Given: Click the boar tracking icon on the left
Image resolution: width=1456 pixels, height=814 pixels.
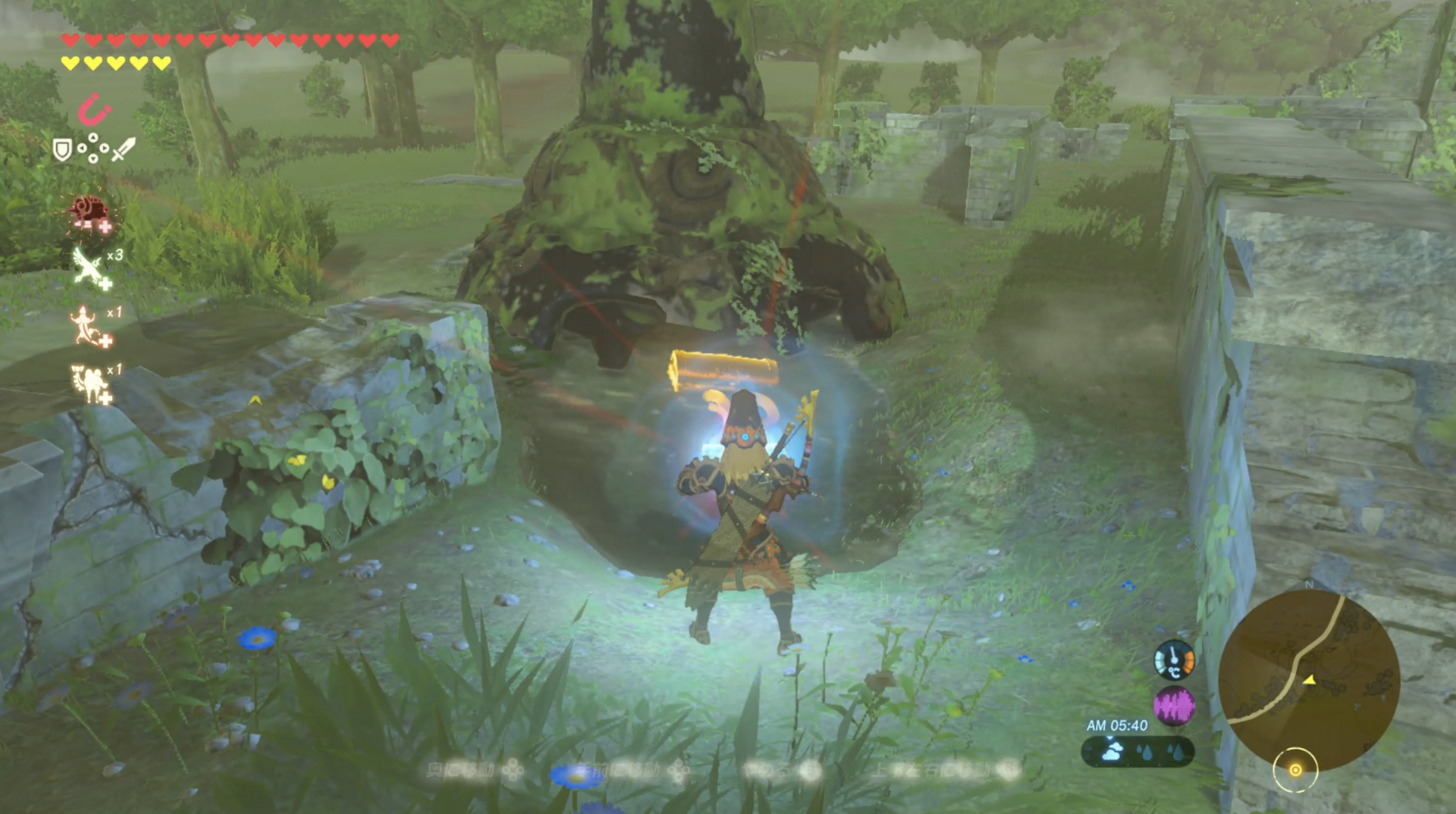Looking at the screenshot, I should [89, 209].
